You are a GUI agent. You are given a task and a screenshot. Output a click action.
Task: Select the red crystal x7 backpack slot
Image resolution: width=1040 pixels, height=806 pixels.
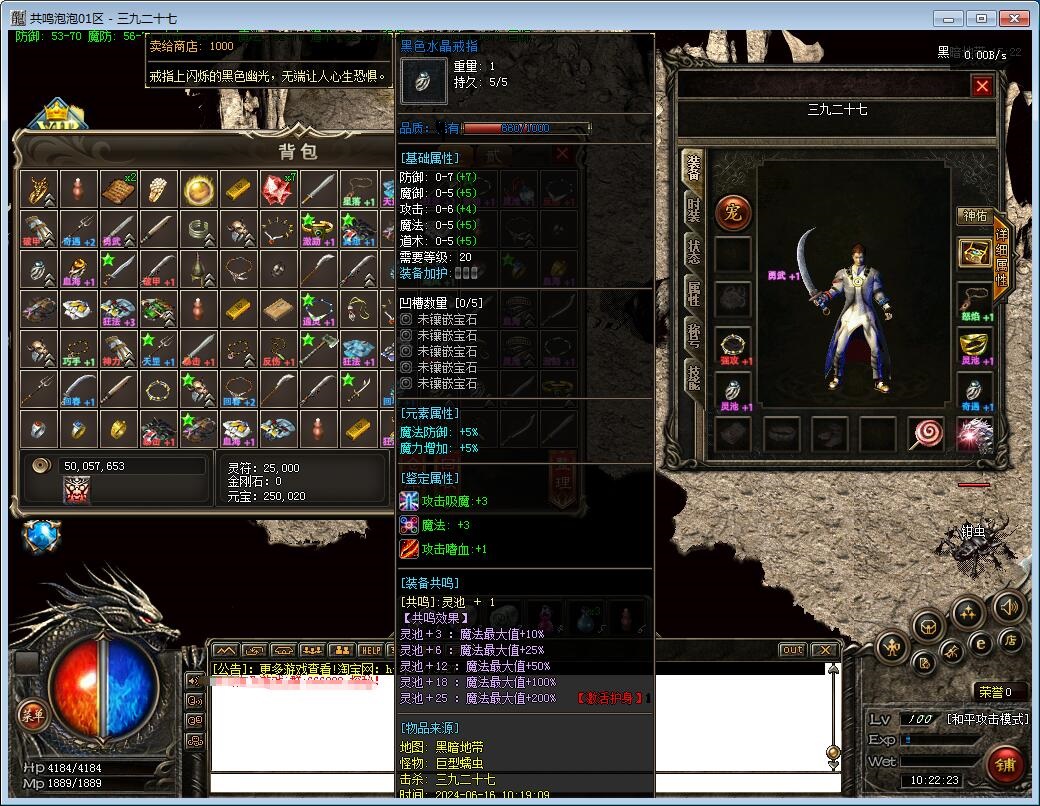coord(278,189)
